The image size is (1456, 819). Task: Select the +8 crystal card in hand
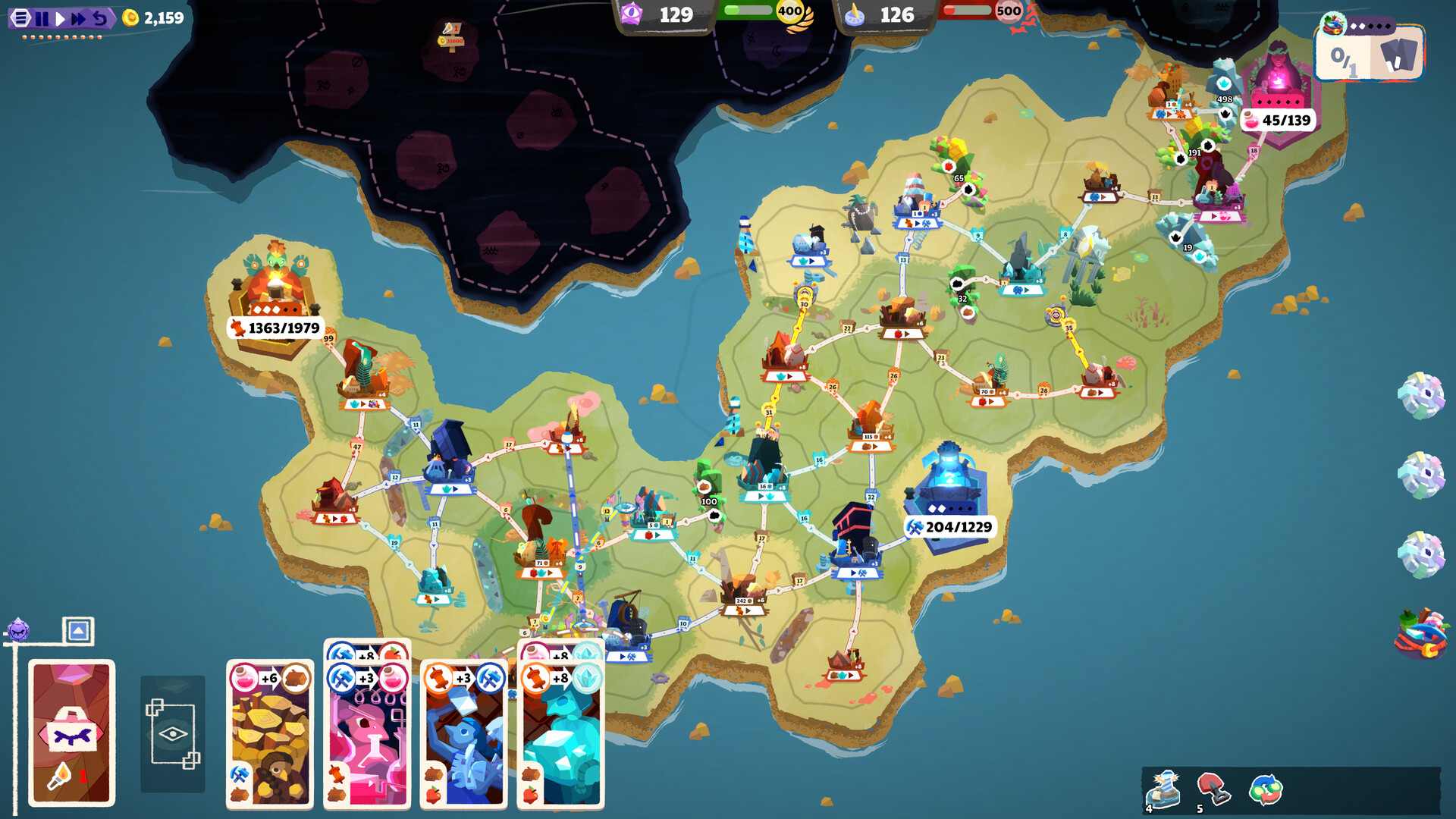(x=561, y=732)
